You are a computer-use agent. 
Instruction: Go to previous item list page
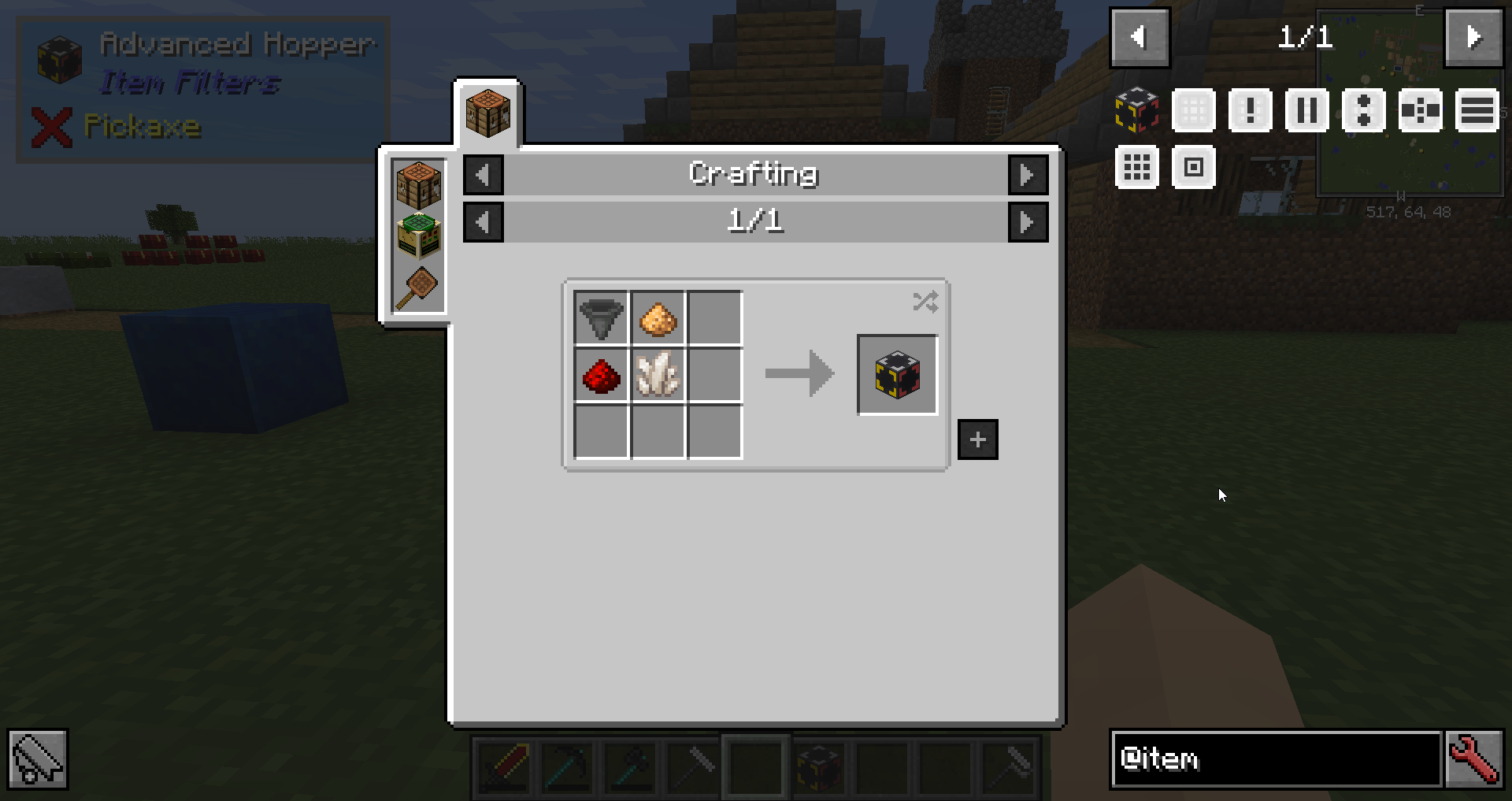(1140, 37)
